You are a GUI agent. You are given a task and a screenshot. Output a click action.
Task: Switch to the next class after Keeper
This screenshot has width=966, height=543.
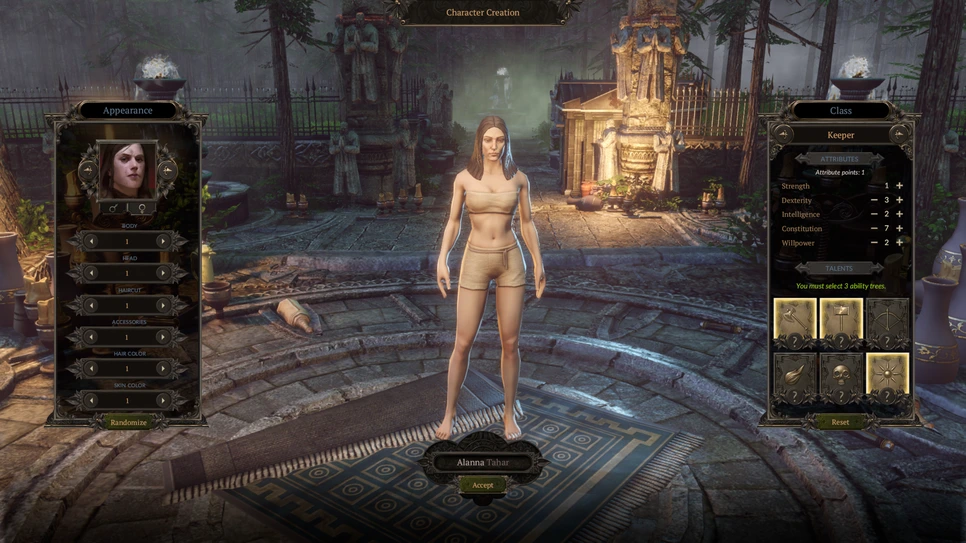[899, 134]
